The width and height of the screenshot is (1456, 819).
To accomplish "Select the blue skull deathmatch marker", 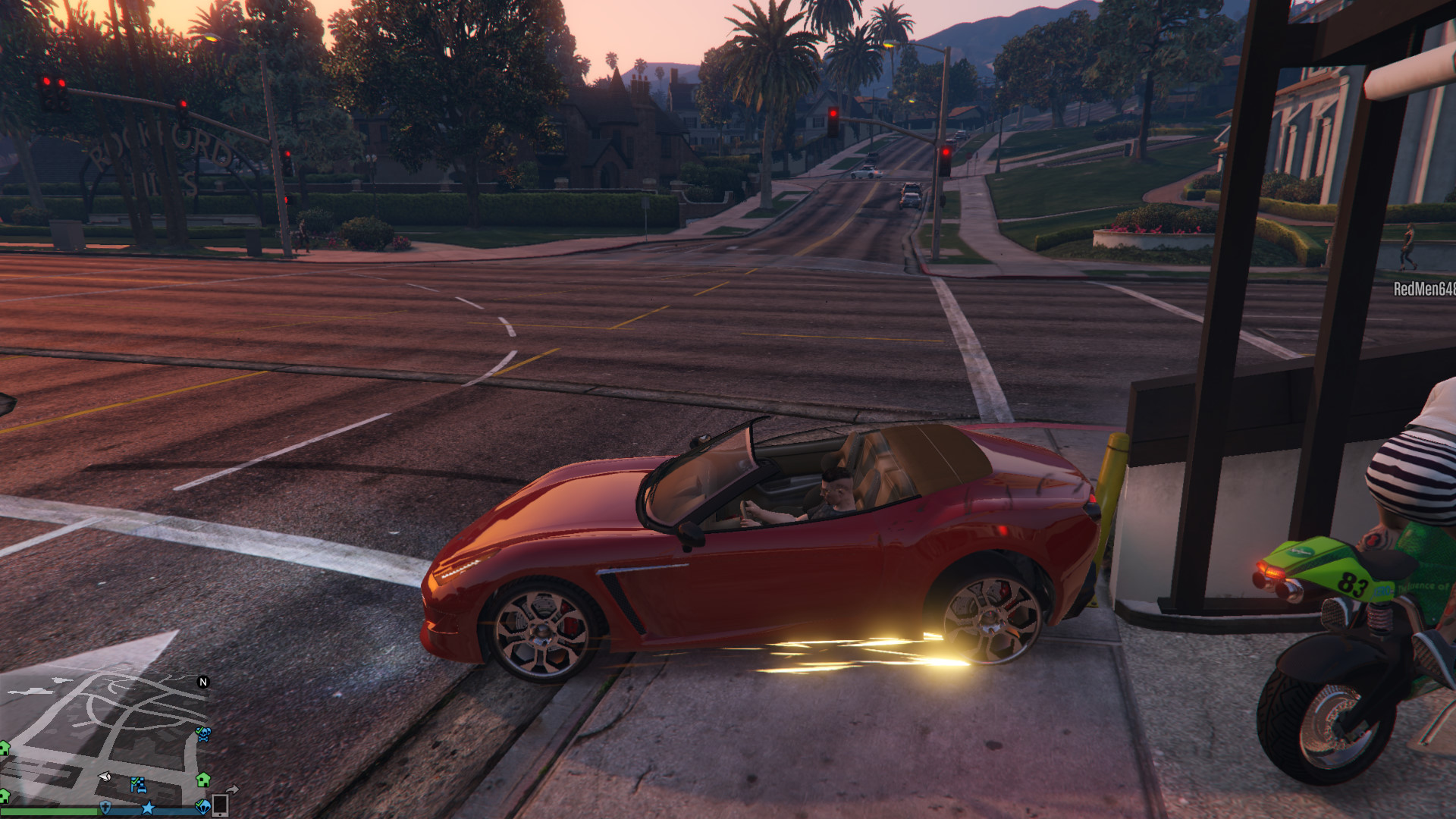I will [203, 733].
